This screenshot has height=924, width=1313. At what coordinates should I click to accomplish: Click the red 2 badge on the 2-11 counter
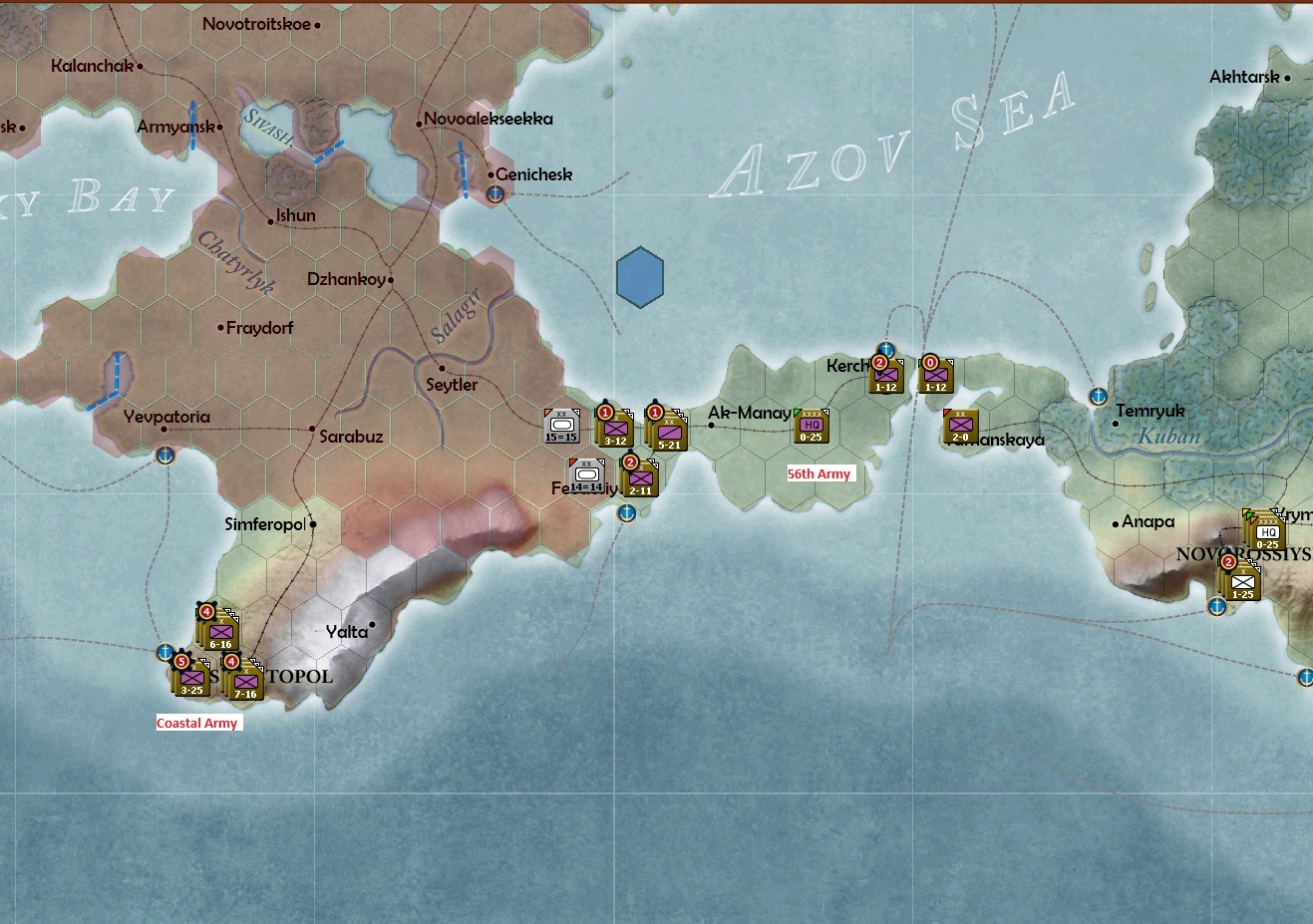(629, 461)
